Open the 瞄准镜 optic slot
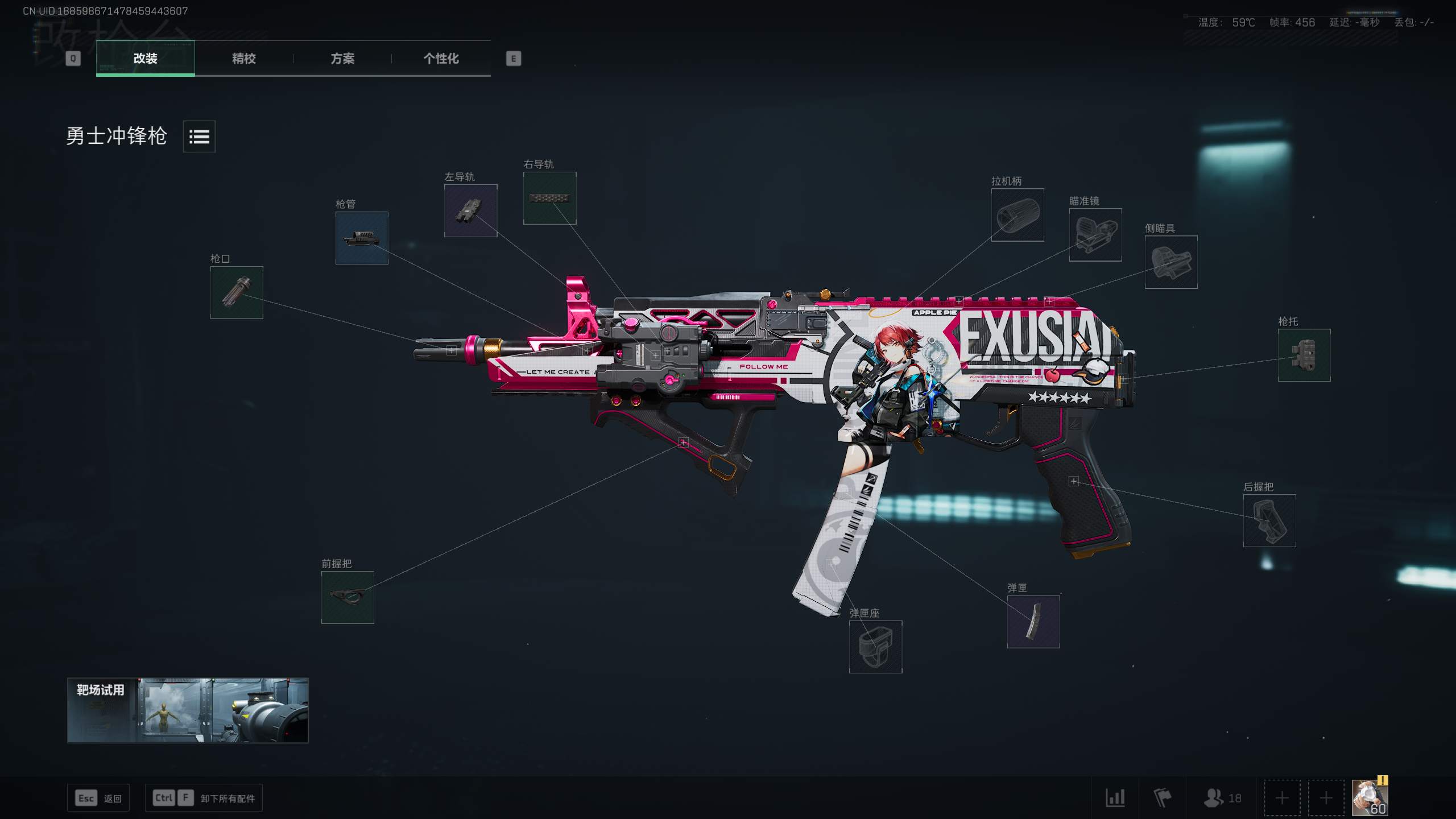1456x819 pixels. pos(1095,235)
